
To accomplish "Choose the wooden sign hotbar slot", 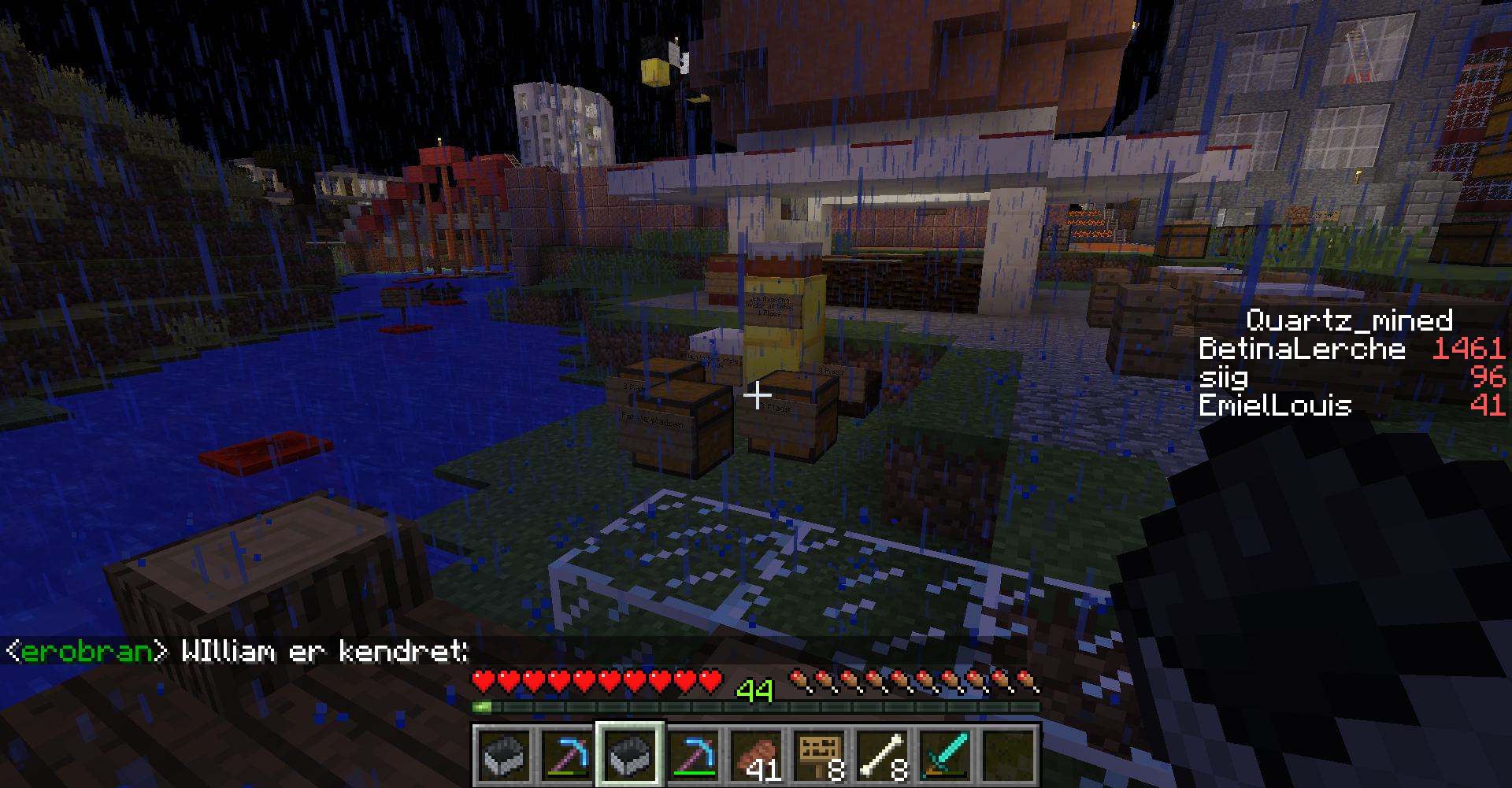I will (x=819, y=756).
